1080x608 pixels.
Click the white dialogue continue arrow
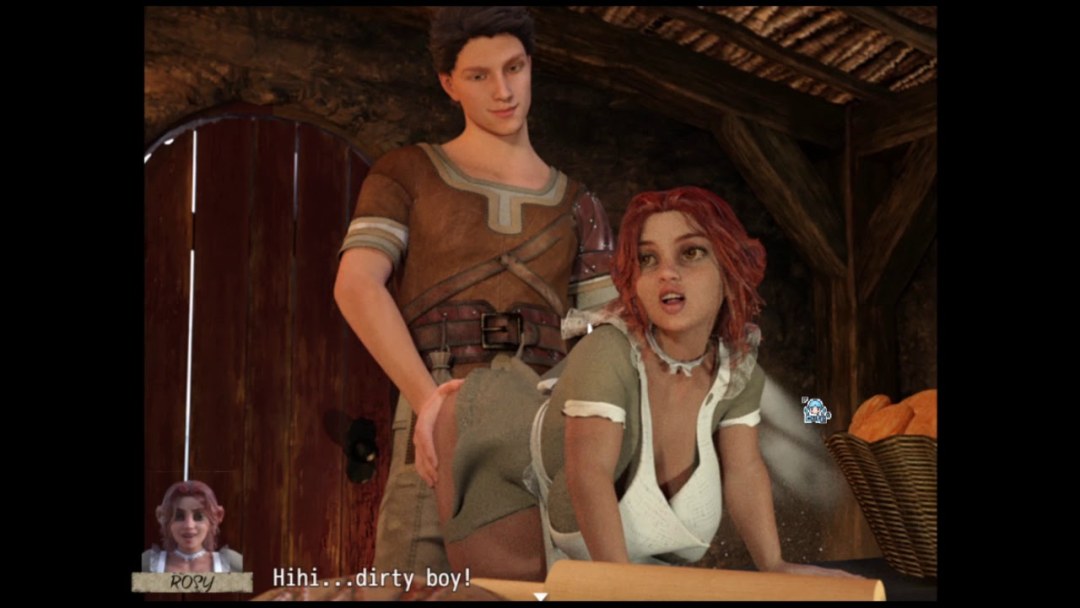[540, 596]
